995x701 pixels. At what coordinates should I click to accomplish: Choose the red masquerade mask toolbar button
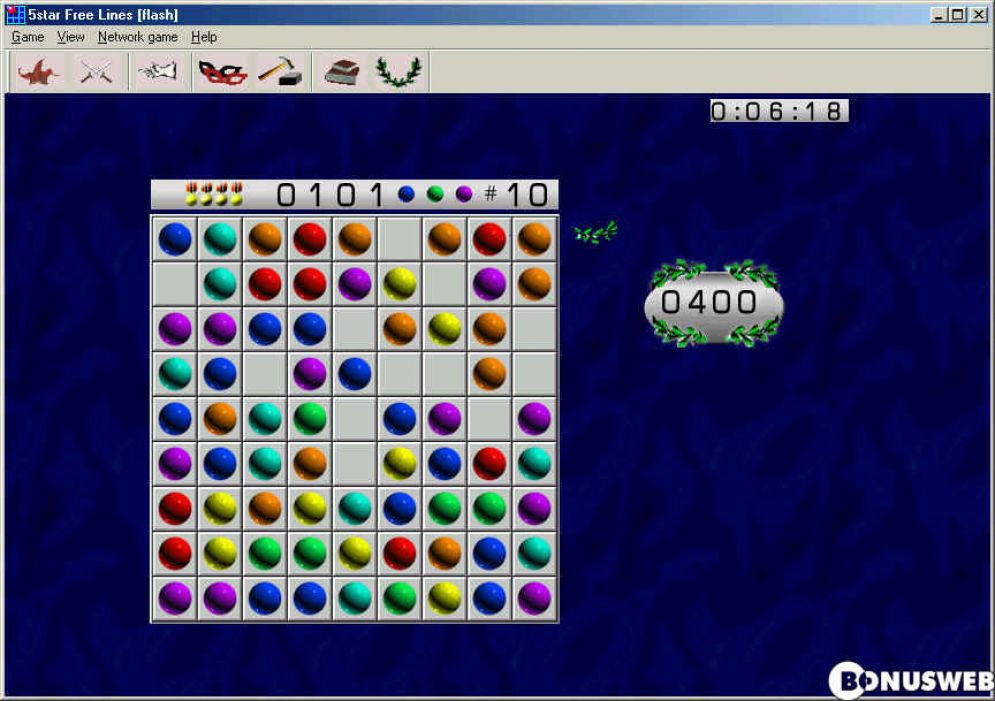click(x=222, y=72)
